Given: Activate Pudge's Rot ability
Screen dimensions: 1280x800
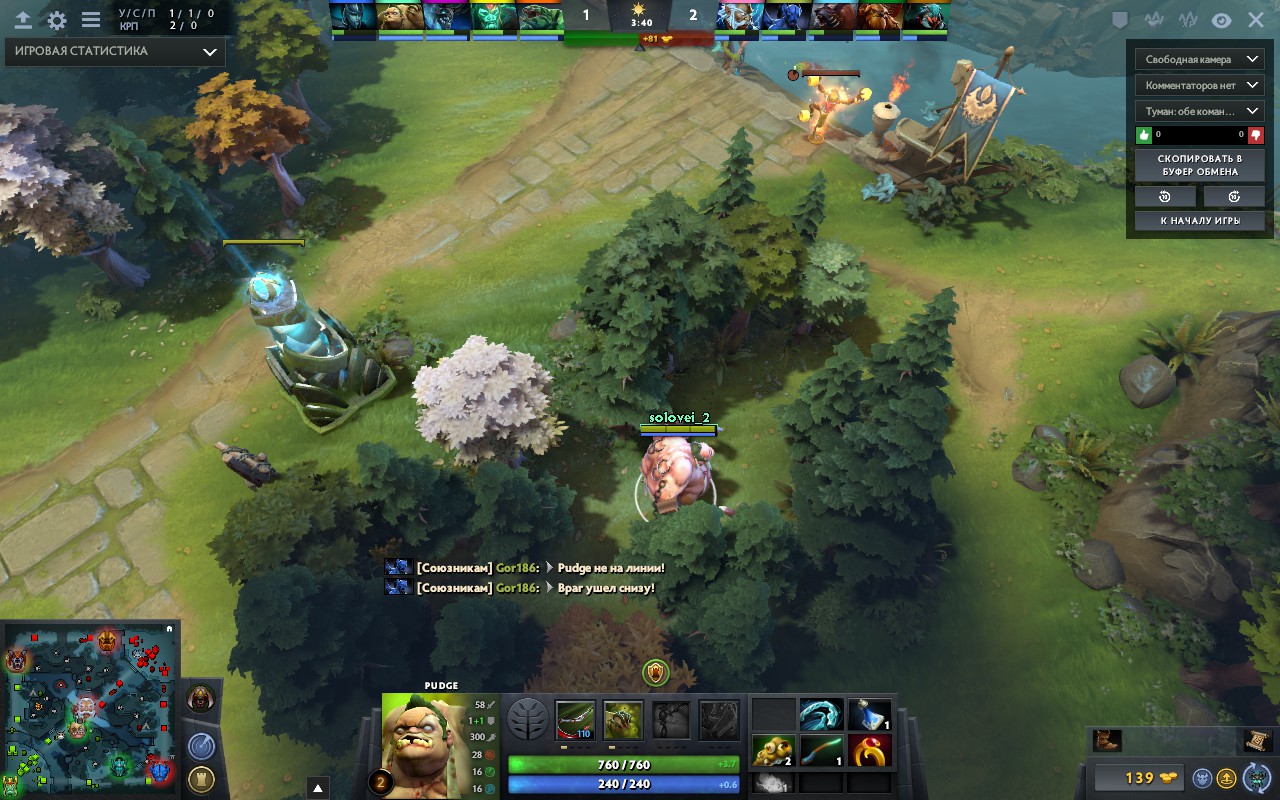Looking at the screenshot, I should point(623,720).
